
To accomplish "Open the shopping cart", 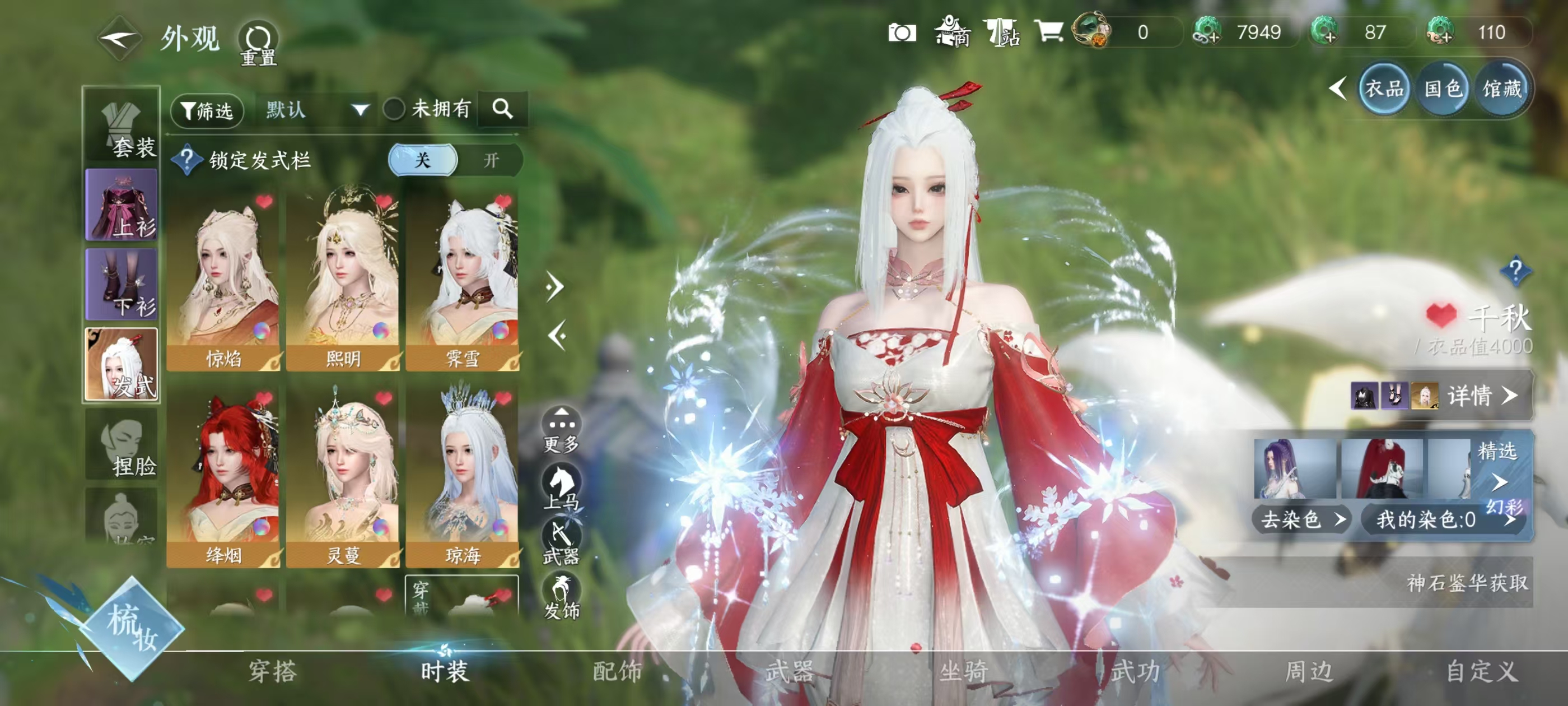I will click(x=1048, y=32).
